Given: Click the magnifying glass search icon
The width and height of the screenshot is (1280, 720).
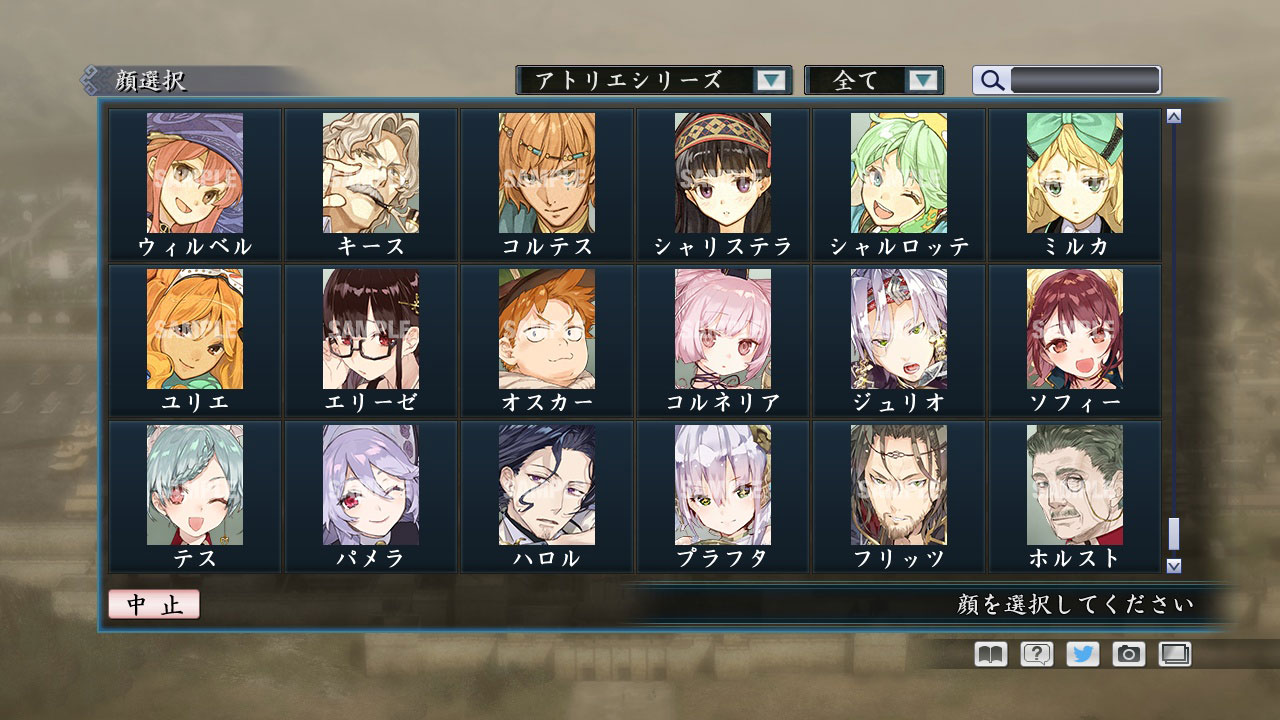Looking at the screenshot, I should [991, 81].
